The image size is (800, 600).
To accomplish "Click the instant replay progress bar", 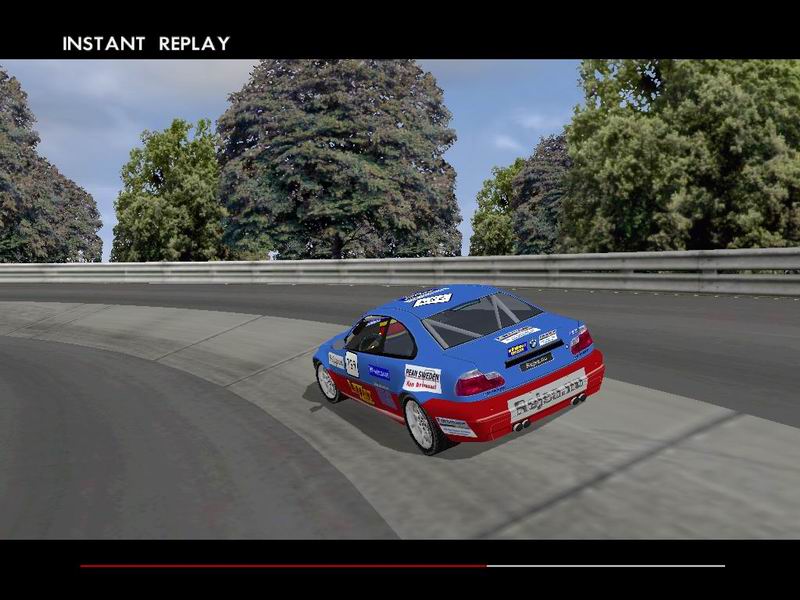I will tap(402, 566).
